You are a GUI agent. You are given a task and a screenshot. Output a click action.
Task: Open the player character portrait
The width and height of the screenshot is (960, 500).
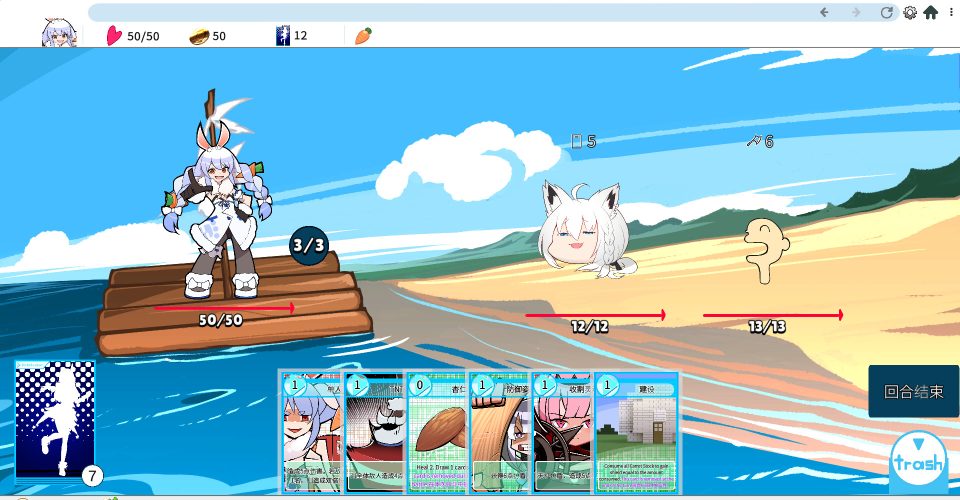[x=58, y=34]
